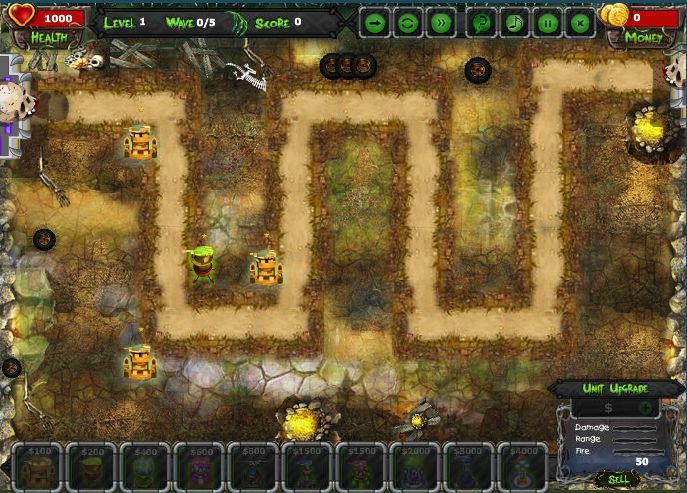Image resolution: width=687 pixels, height=493 pixels.
Task: Select the $200 tower slot
Action: 93,466
